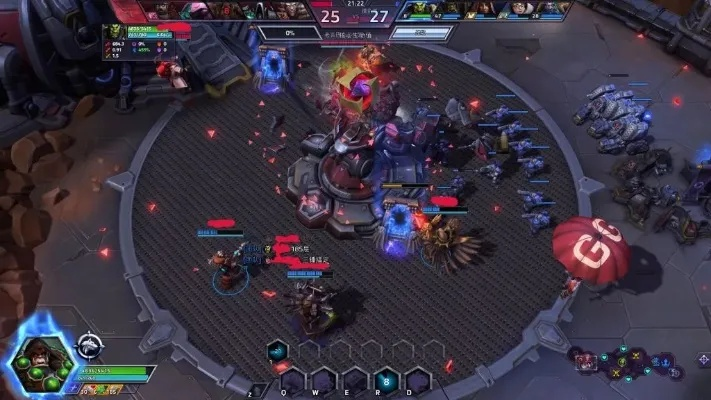Image resolution: width=711 pixels, height=400 pixels.
Task: Use the W ability slot
Action: 324,378
